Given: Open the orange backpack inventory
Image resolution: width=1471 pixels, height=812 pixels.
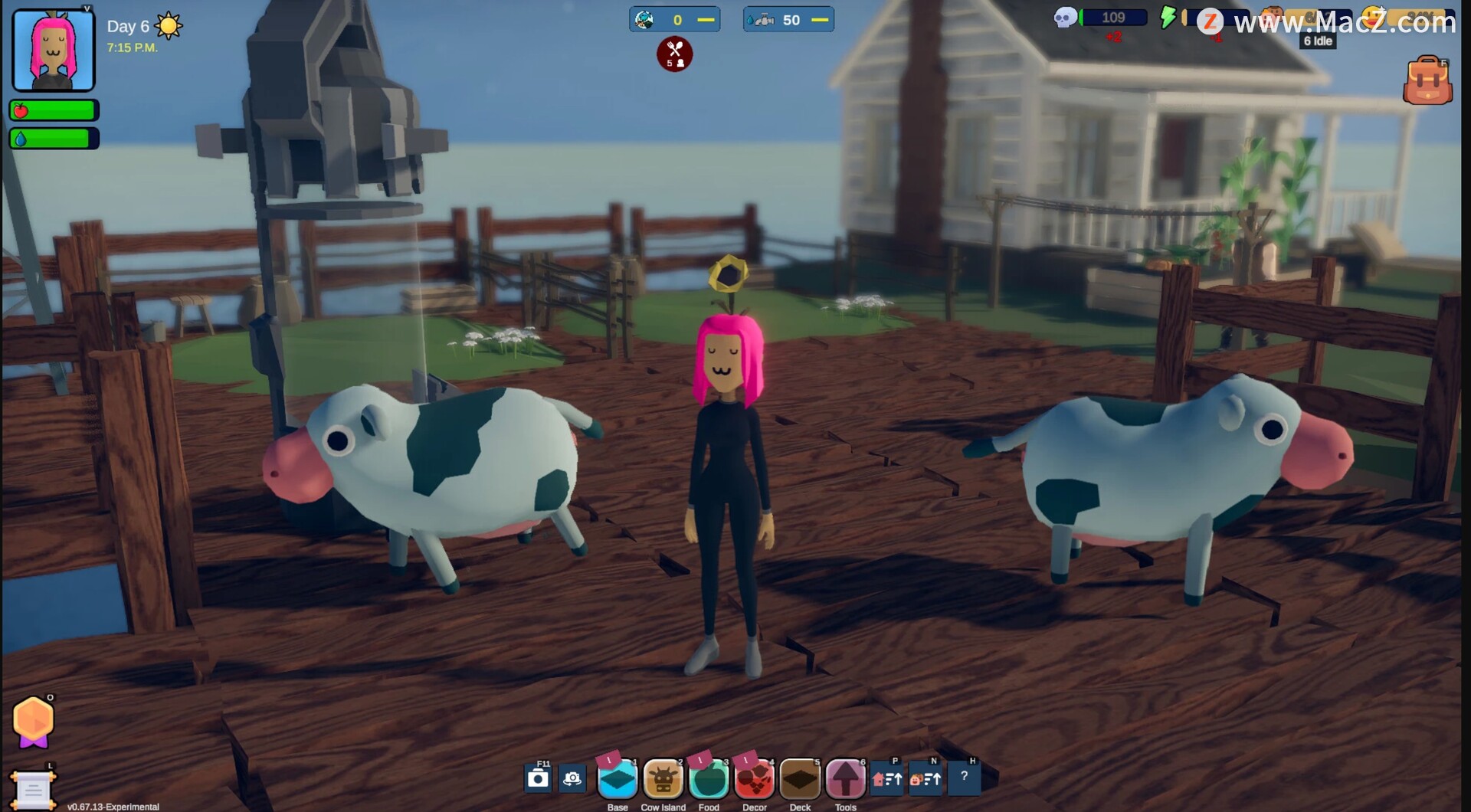Looking at the screenshot, I should 1427,81.
